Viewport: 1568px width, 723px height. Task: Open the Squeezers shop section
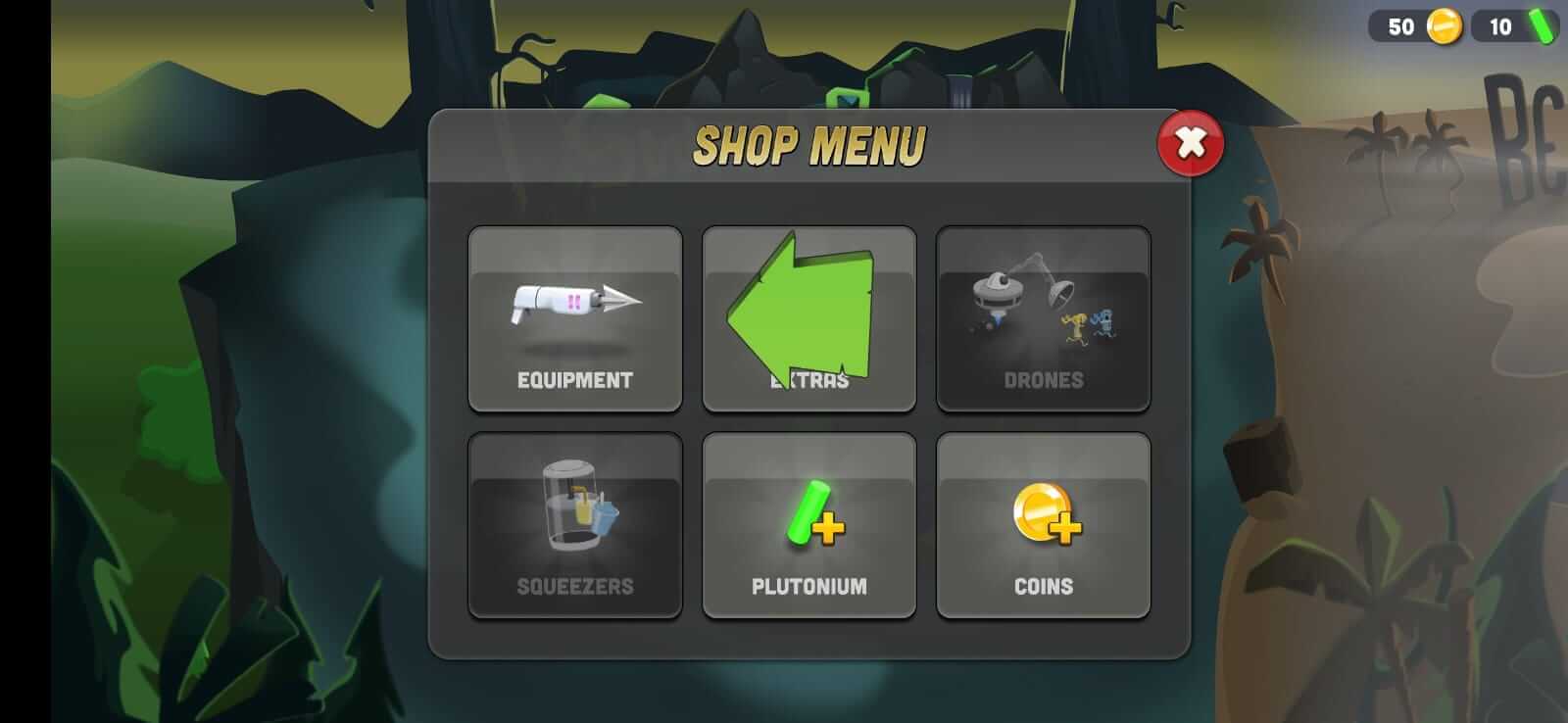[x=575, y=524]
